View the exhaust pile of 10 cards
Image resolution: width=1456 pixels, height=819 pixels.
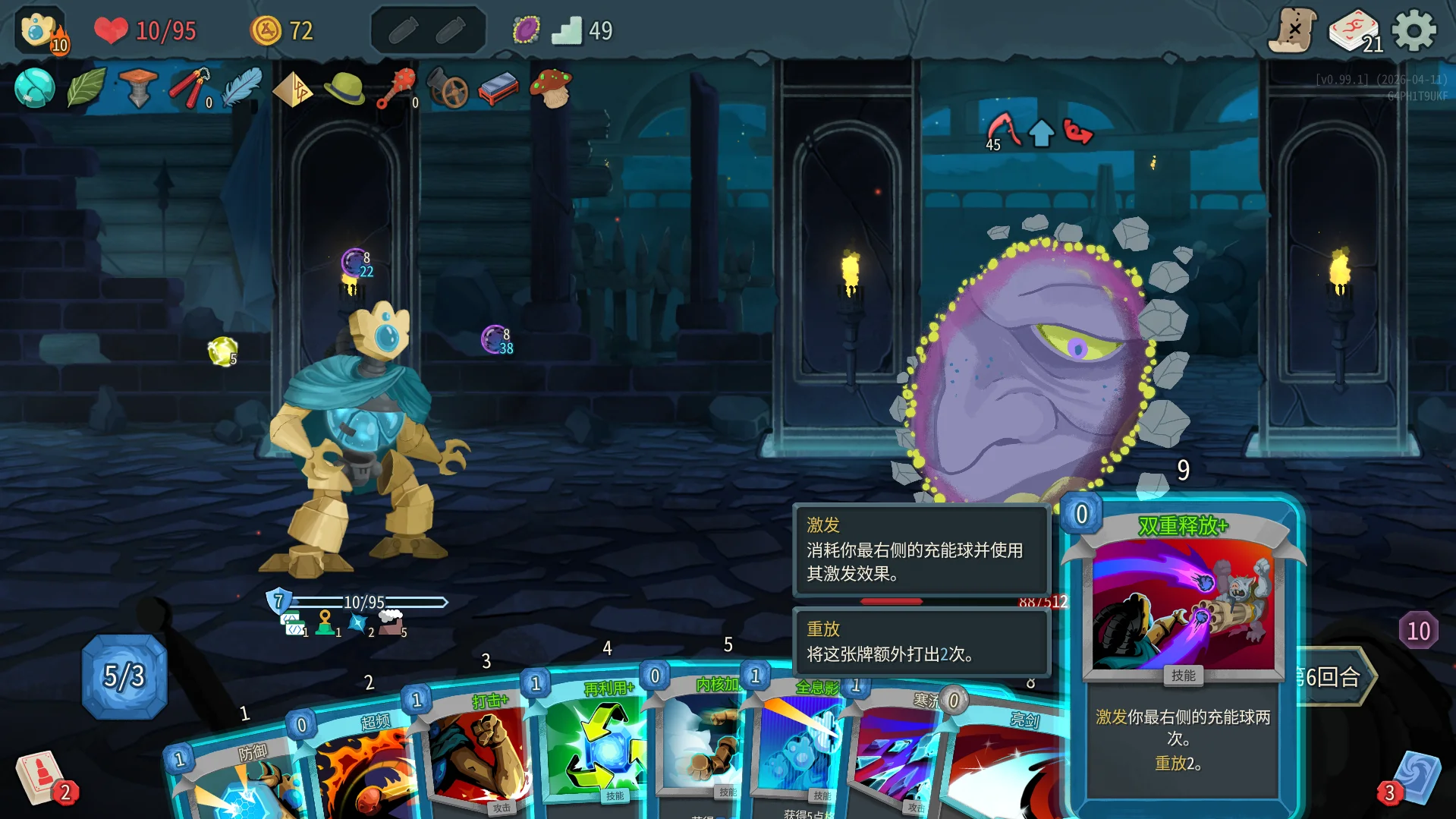click(1418, 631)
